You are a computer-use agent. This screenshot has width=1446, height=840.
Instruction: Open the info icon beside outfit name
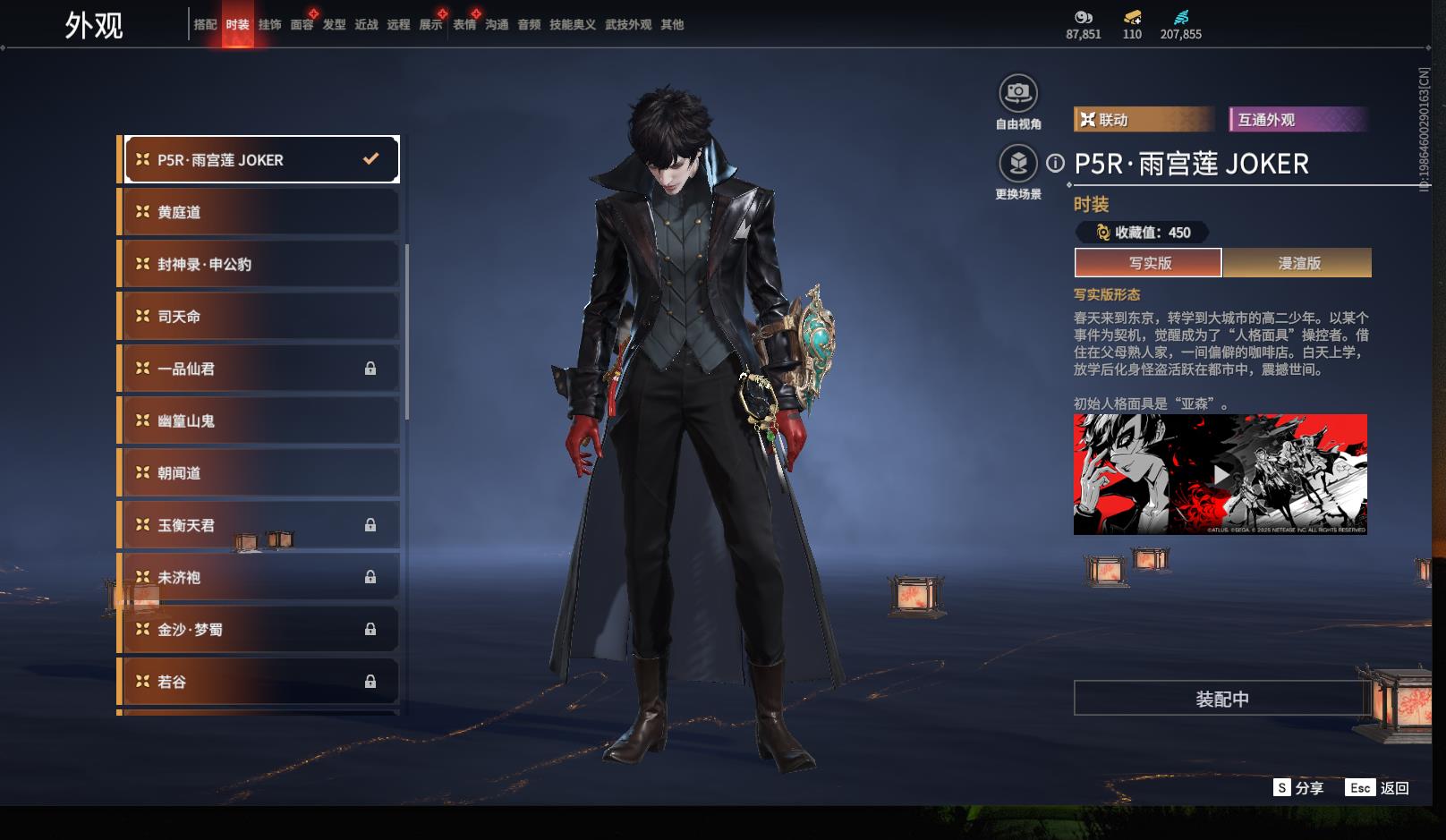tap(1056, 164)
